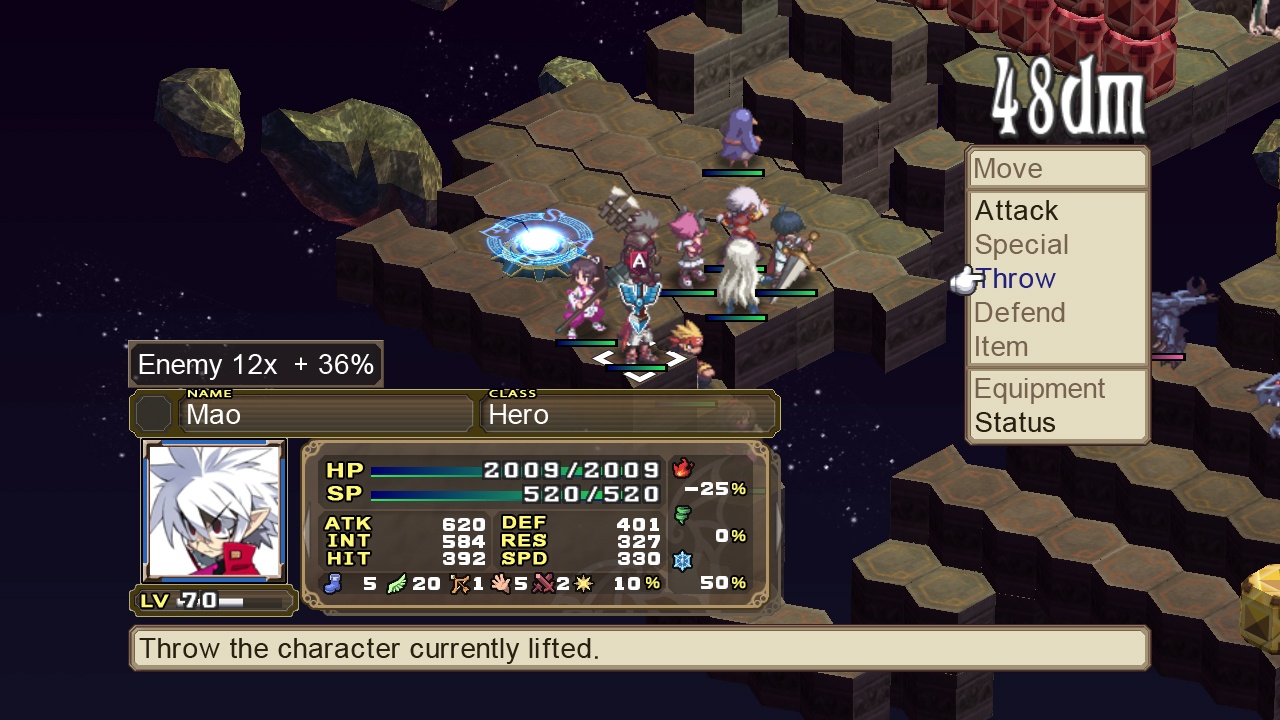Click the blue snowflake ice resistance icon
The width and height of the screenshot is (1280, 720).
point(681,560)
